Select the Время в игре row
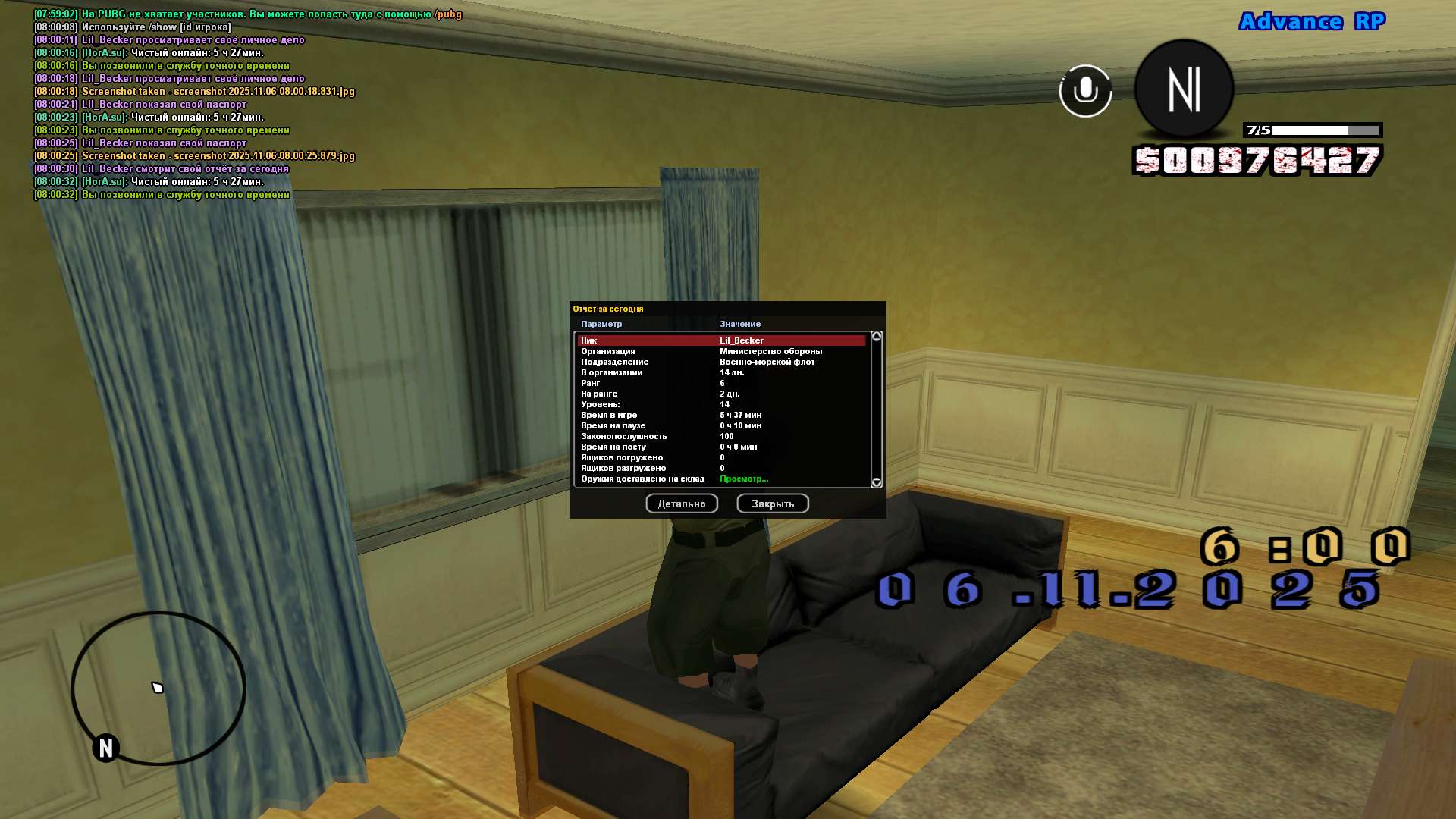This screenshot has width=1456, height=819. (x=720, y=415)
